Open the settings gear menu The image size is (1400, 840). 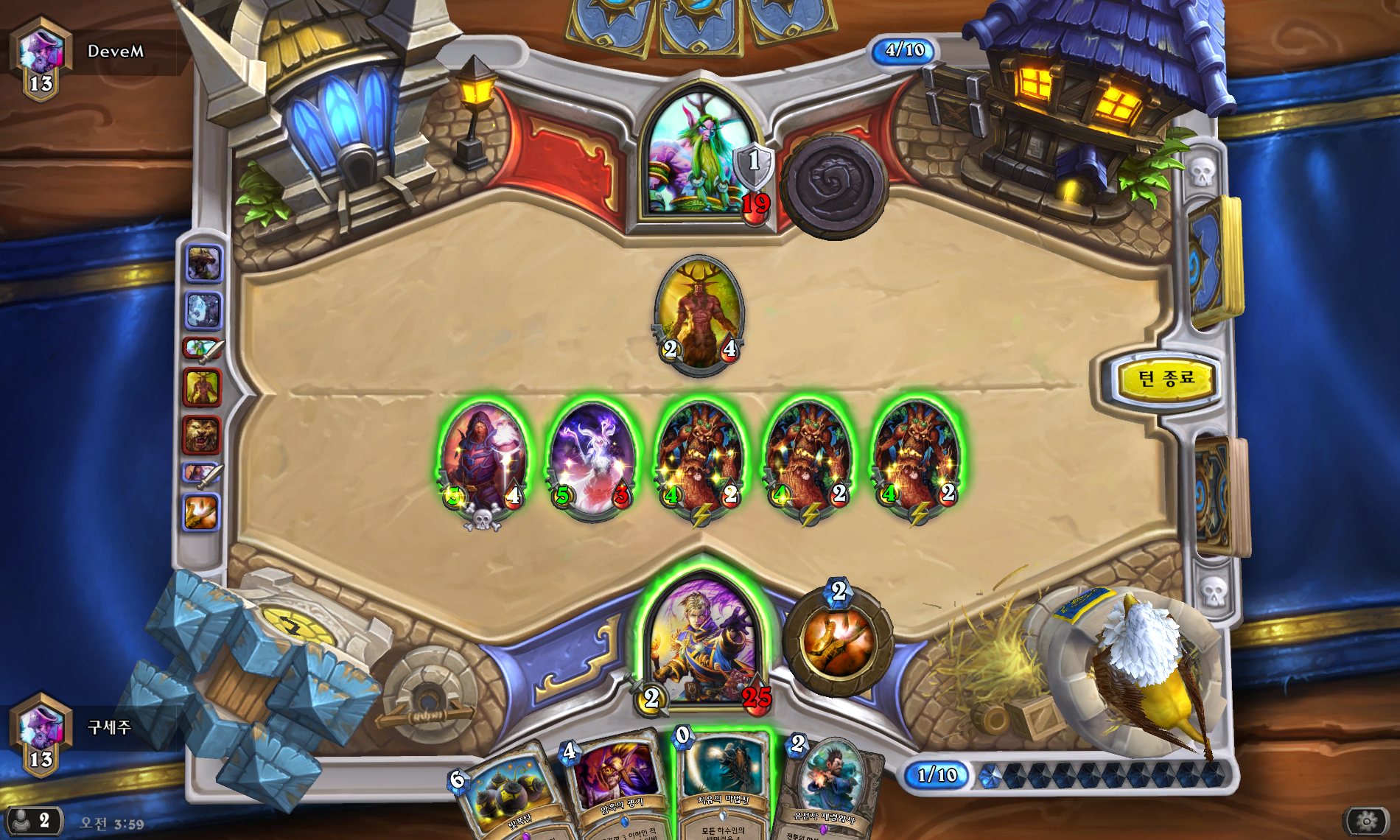(1367, 820)
